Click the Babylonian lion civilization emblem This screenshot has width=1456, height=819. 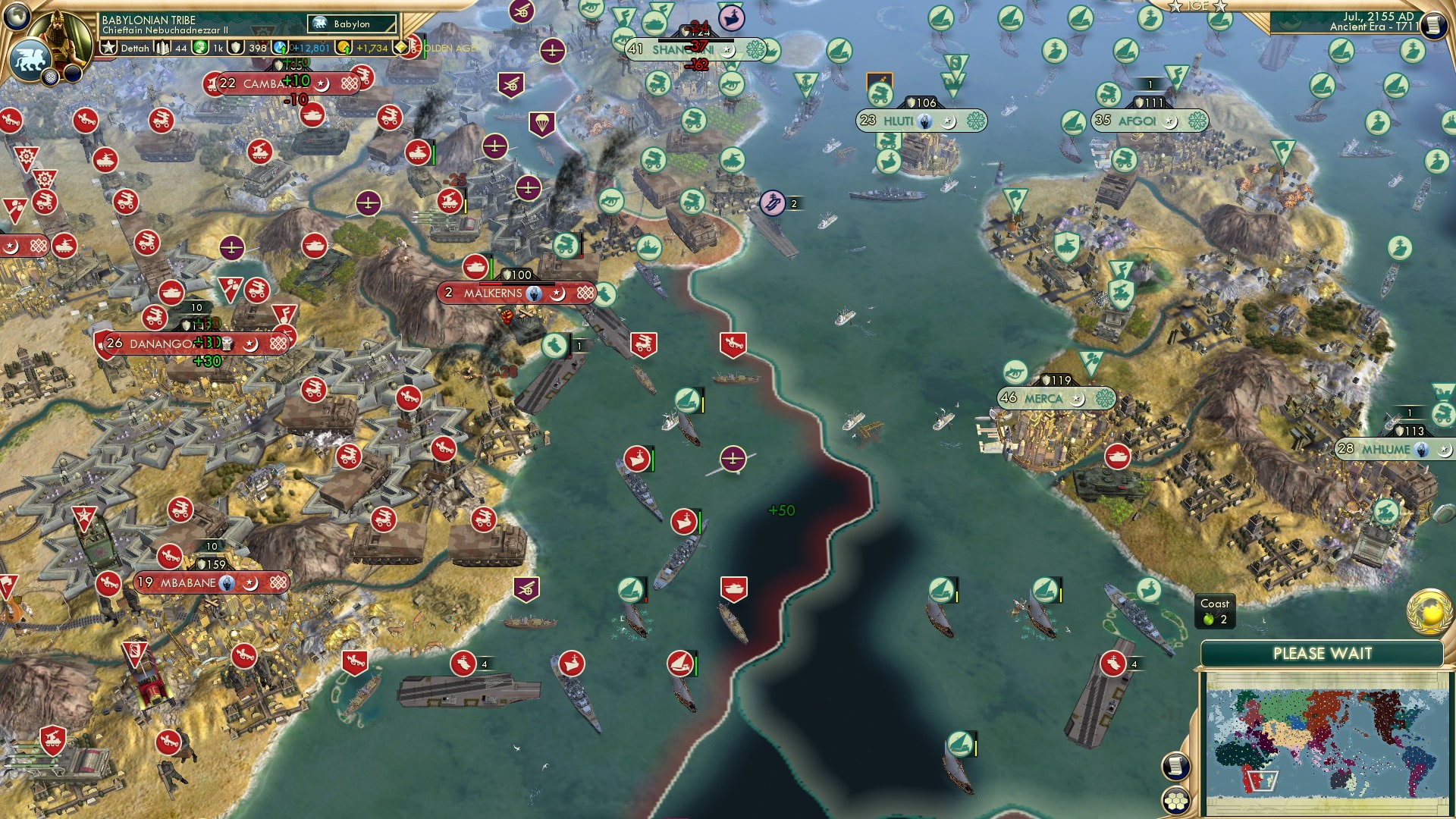[x=29, y=61]
